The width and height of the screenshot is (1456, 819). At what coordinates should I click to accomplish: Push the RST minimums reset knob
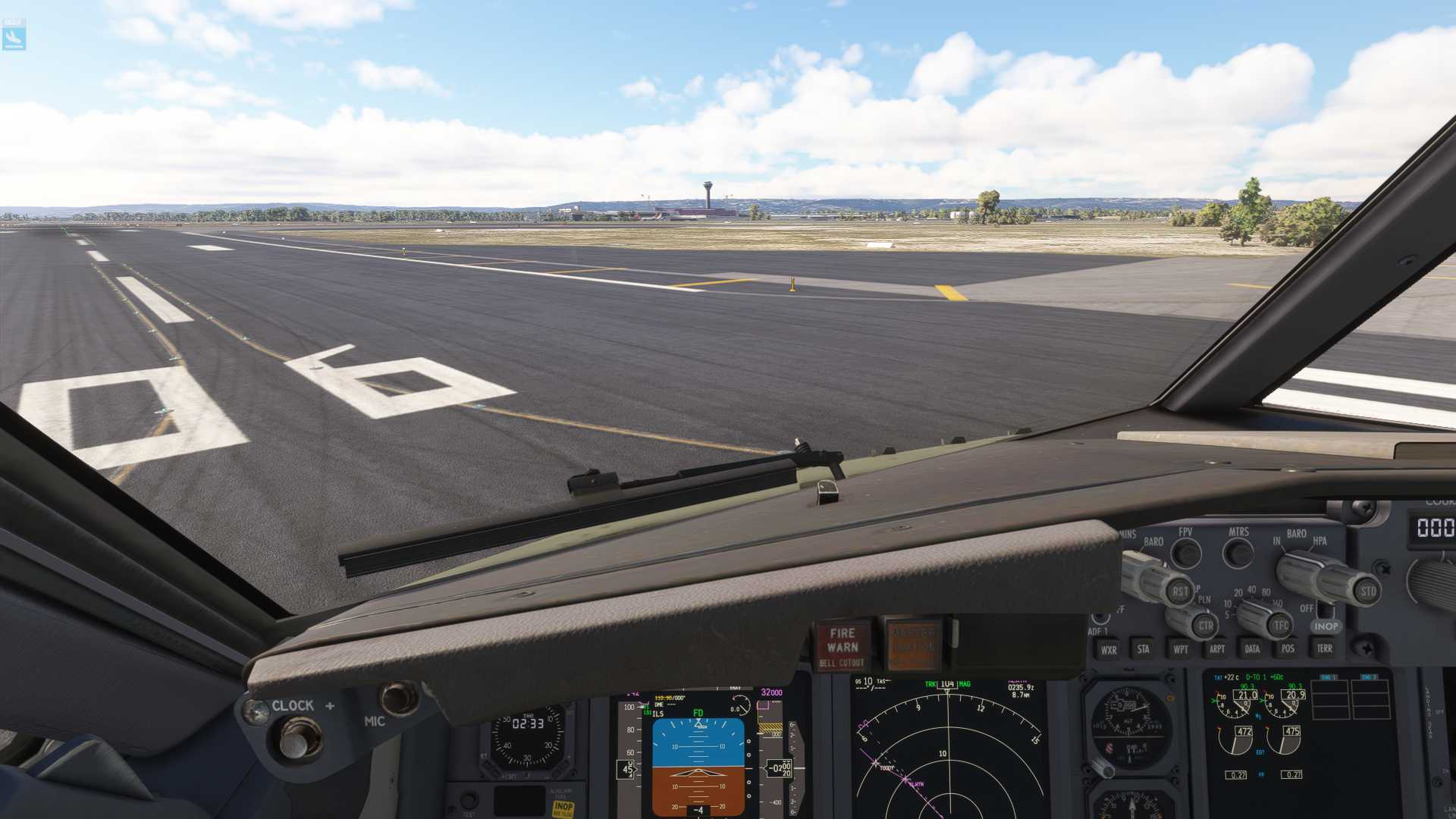click(1180, 592)
